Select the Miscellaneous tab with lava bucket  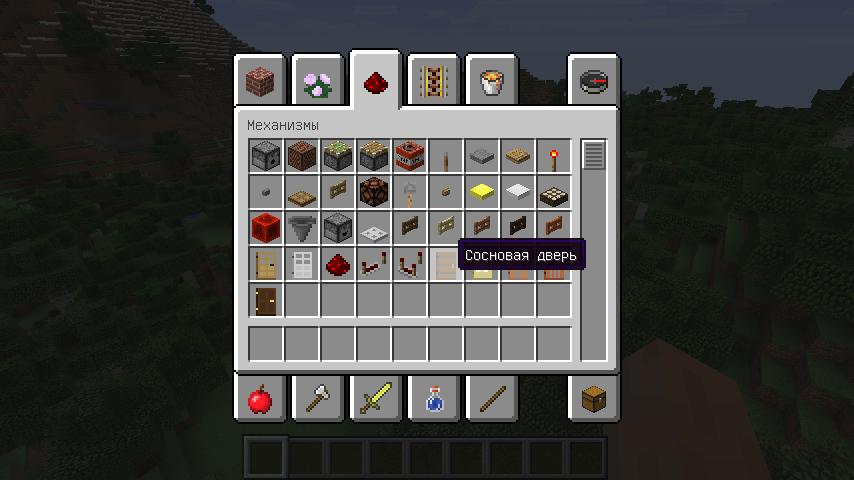coord(491,81)
